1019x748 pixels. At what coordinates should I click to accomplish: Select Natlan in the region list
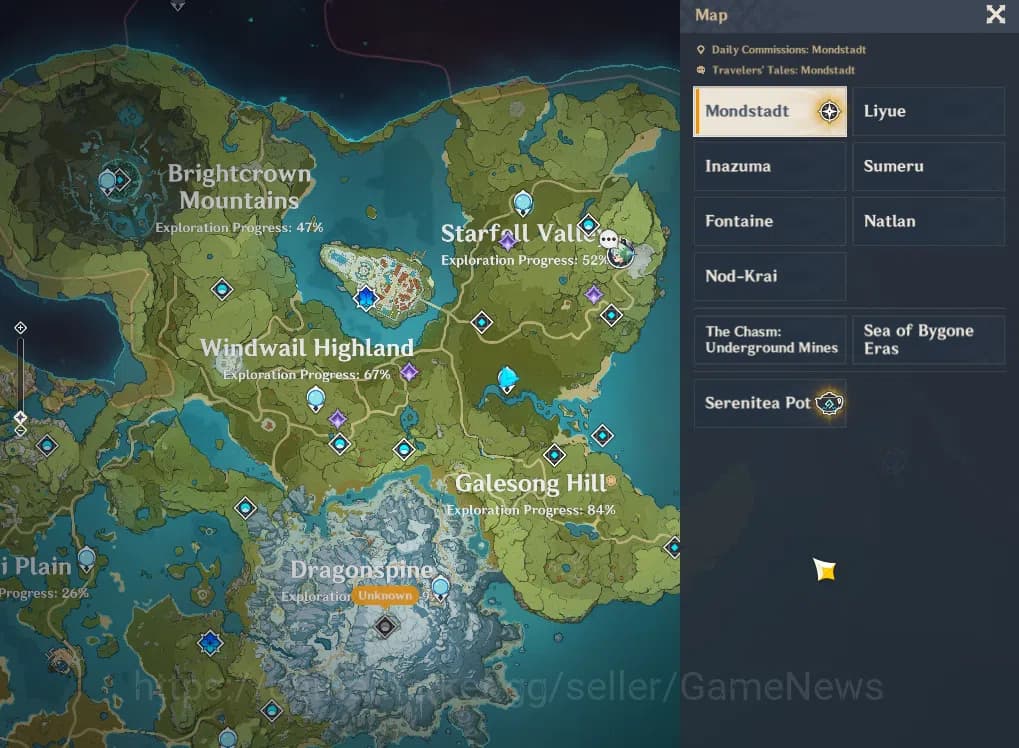[x=928, y=221]
